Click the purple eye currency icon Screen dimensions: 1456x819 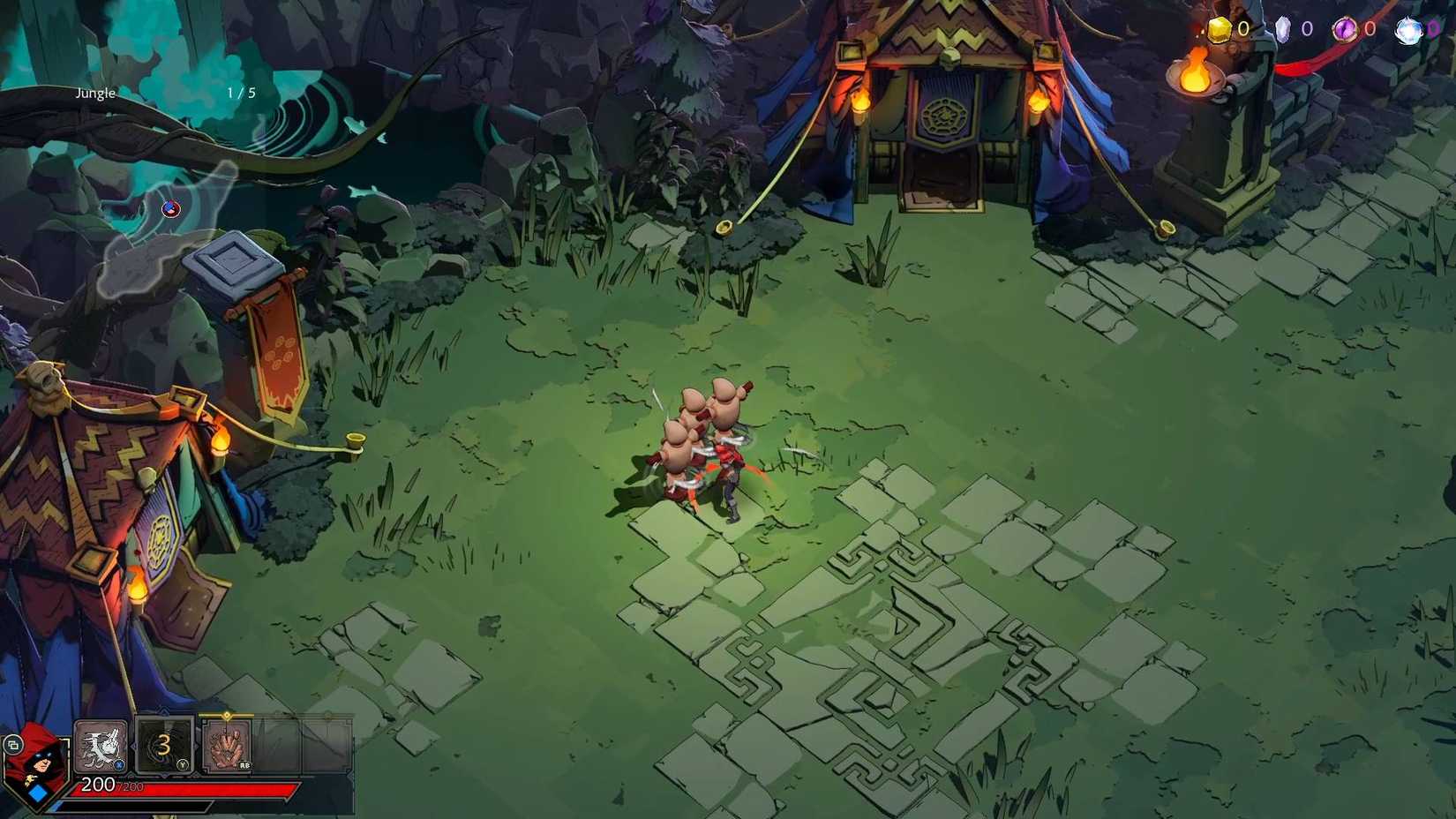tap(1345, 27)
